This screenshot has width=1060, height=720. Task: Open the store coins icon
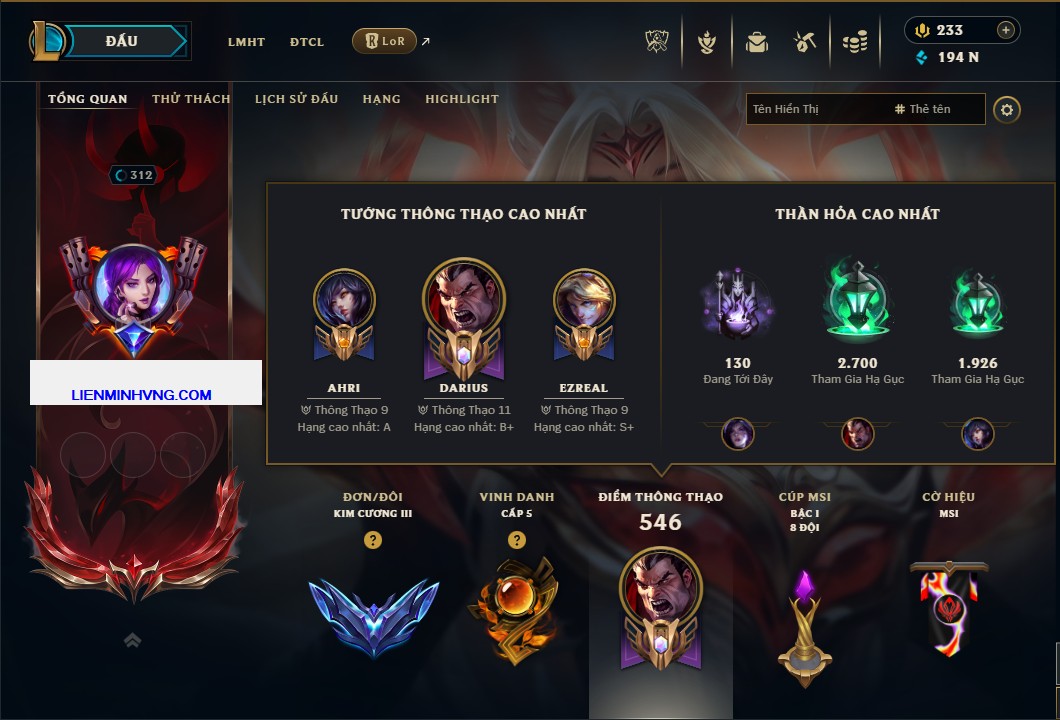pyautogui.click(x=854, y=42)
